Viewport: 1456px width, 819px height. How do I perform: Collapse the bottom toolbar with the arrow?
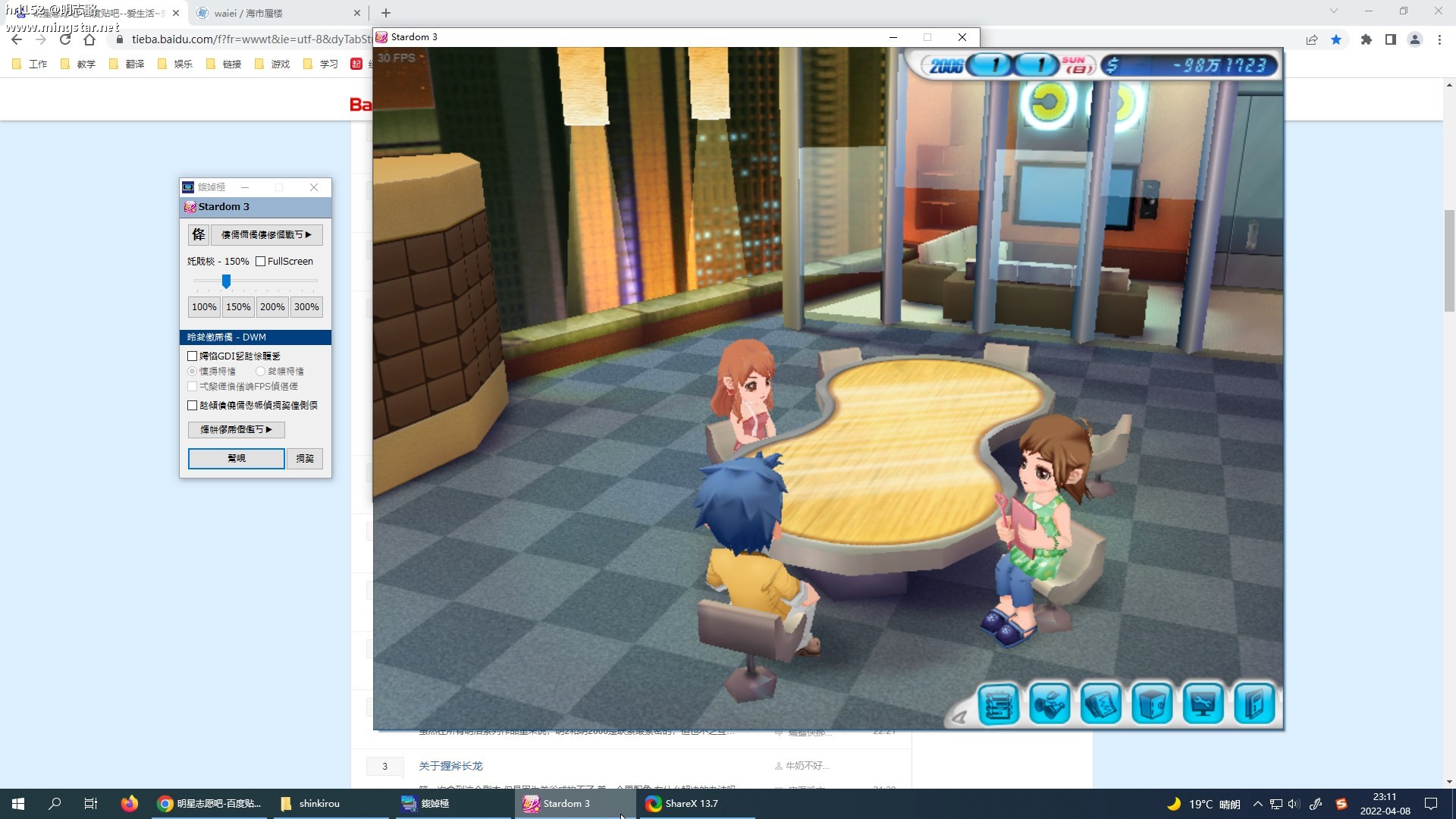coord(959,717)
